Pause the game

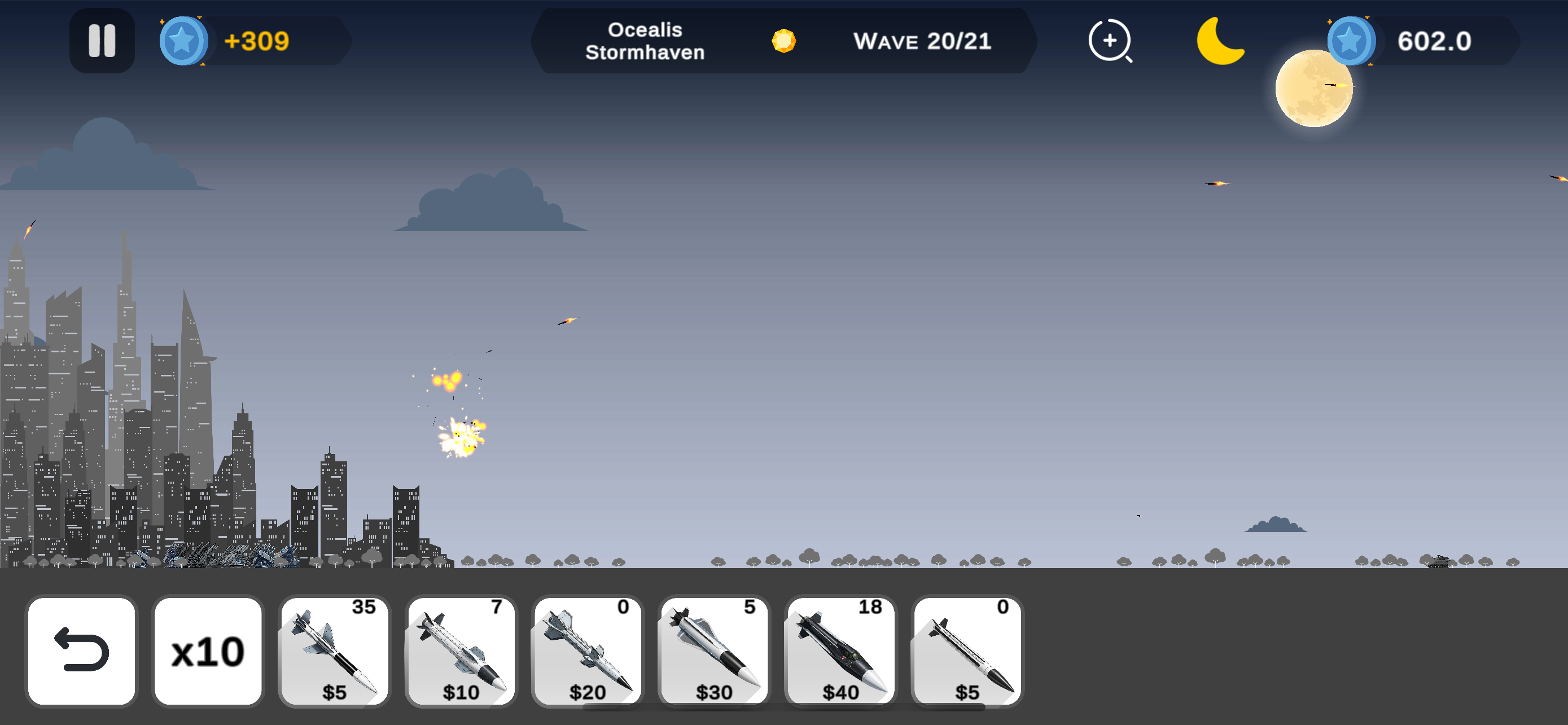[102, 41]
